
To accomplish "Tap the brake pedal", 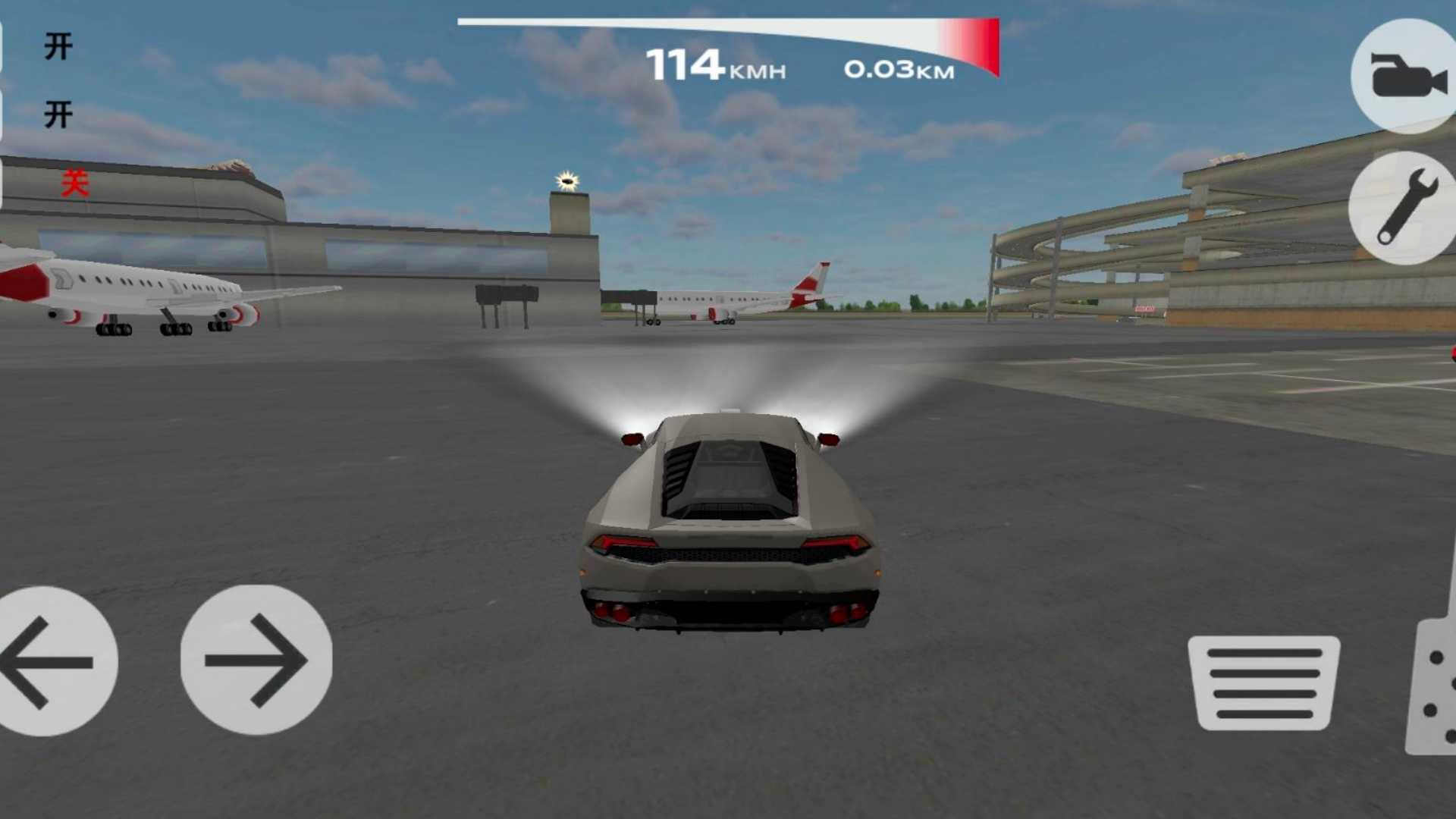I will point(1264,682).
